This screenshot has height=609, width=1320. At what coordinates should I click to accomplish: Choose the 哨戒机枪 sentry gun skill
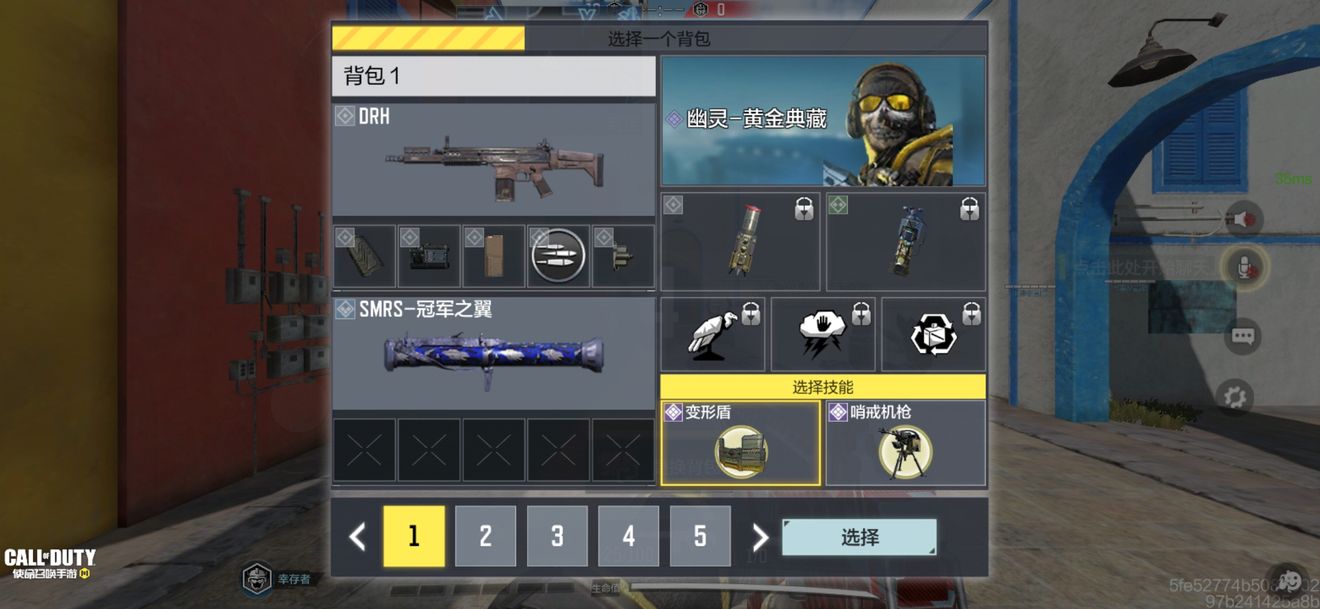tap(905, 443)
